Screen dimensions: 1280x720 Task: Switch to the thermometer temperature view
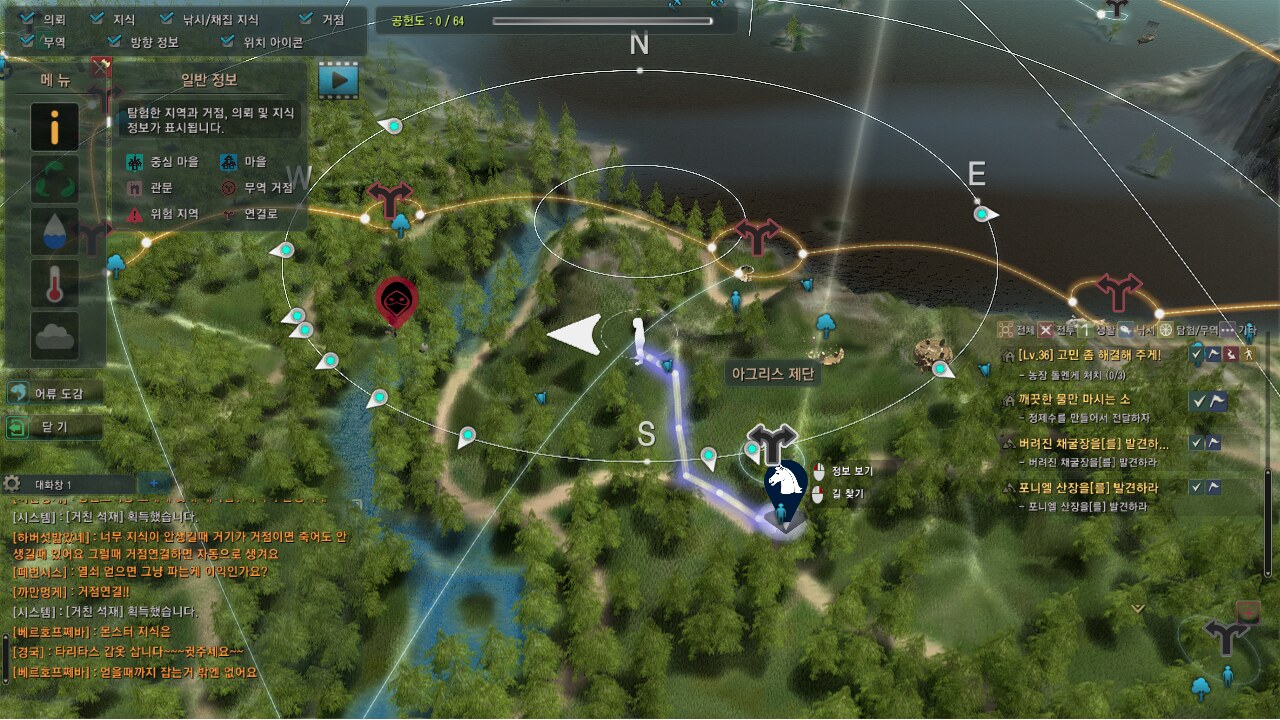point(55,286)
